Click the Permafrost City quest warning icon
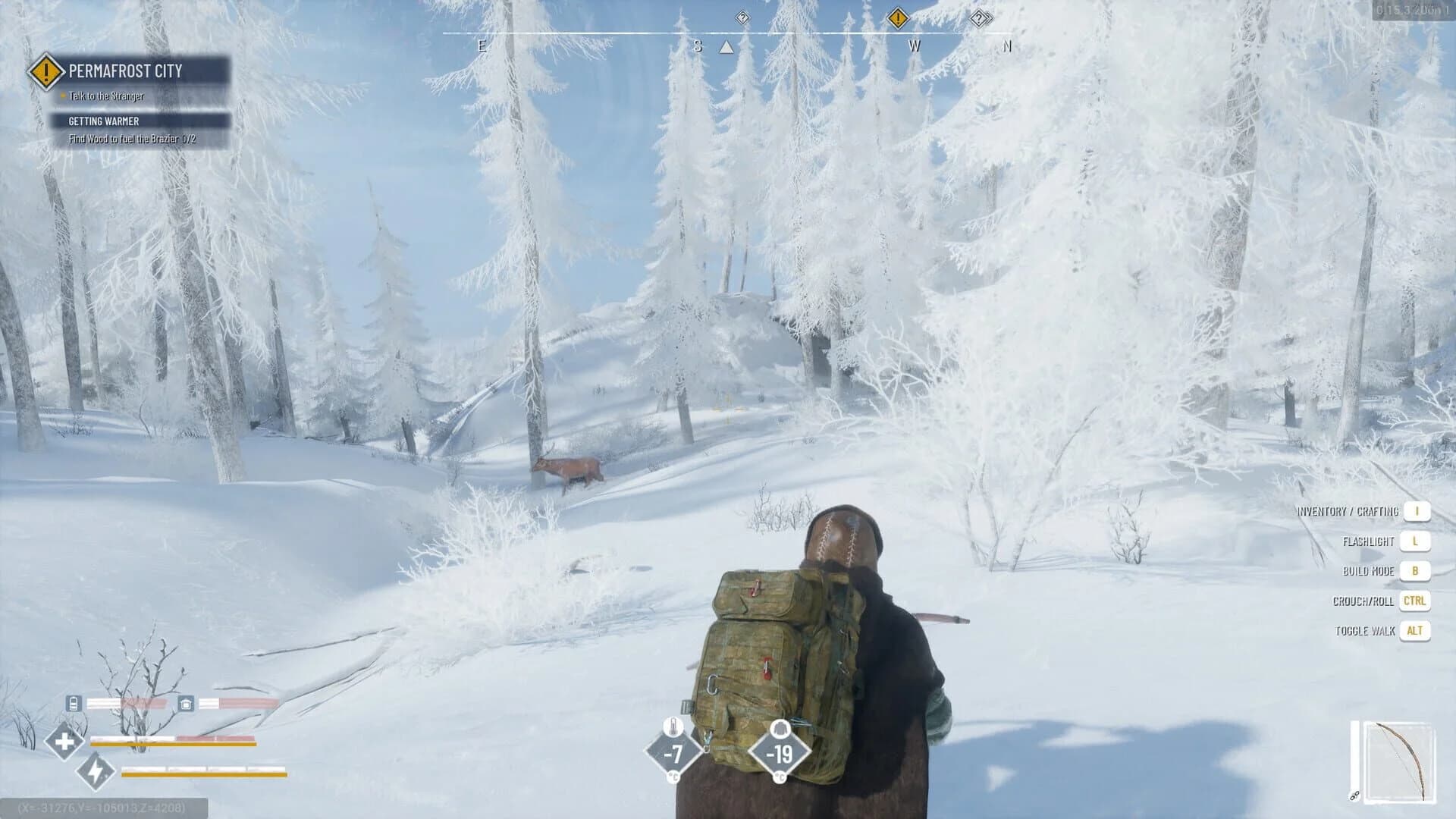Viewport: 1456px width, 819px height. [45, 72]
